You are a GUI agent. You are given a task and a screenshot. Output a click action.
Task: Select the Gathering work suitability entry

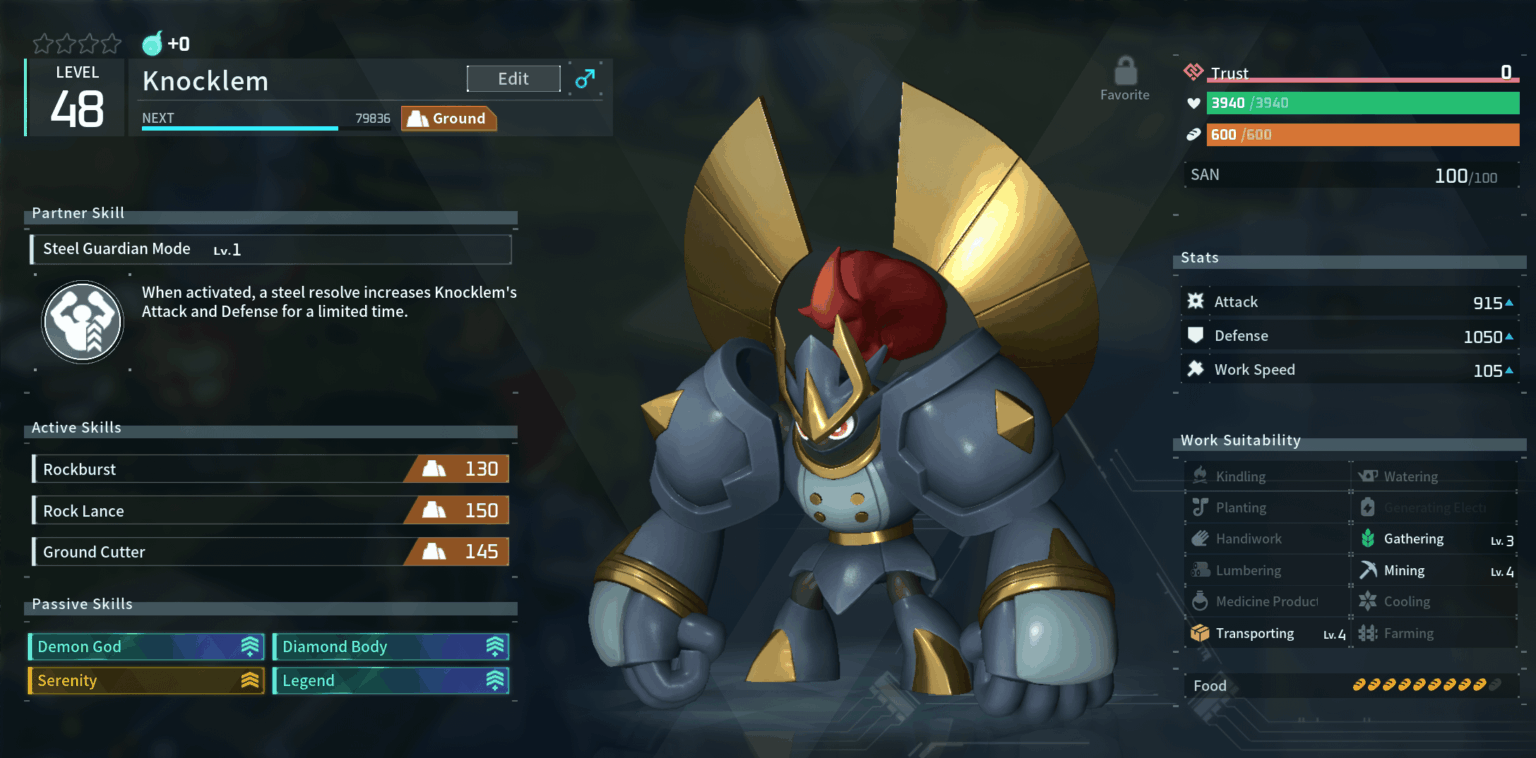1435,539
